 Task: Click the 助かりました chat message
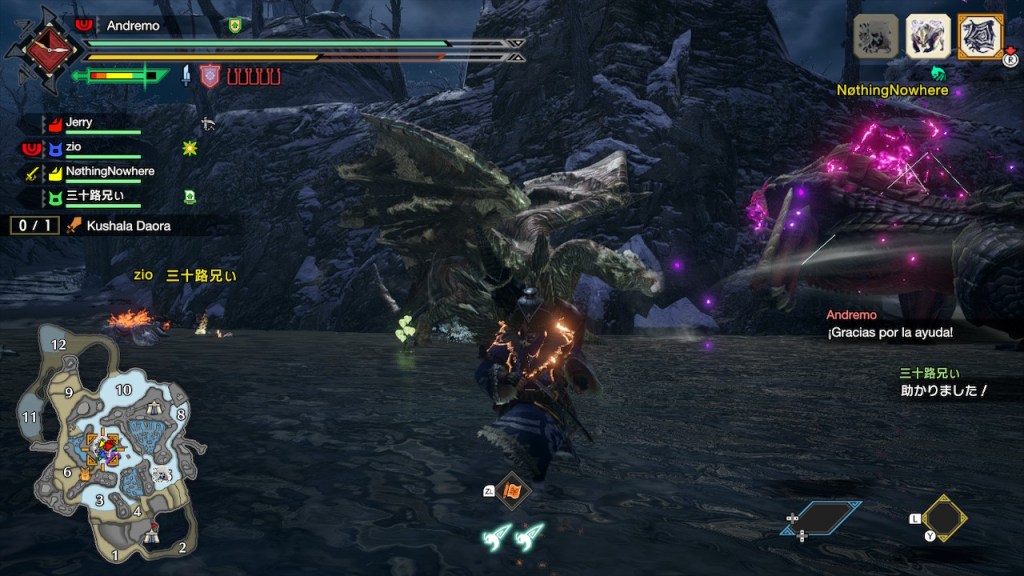point(942,391)
